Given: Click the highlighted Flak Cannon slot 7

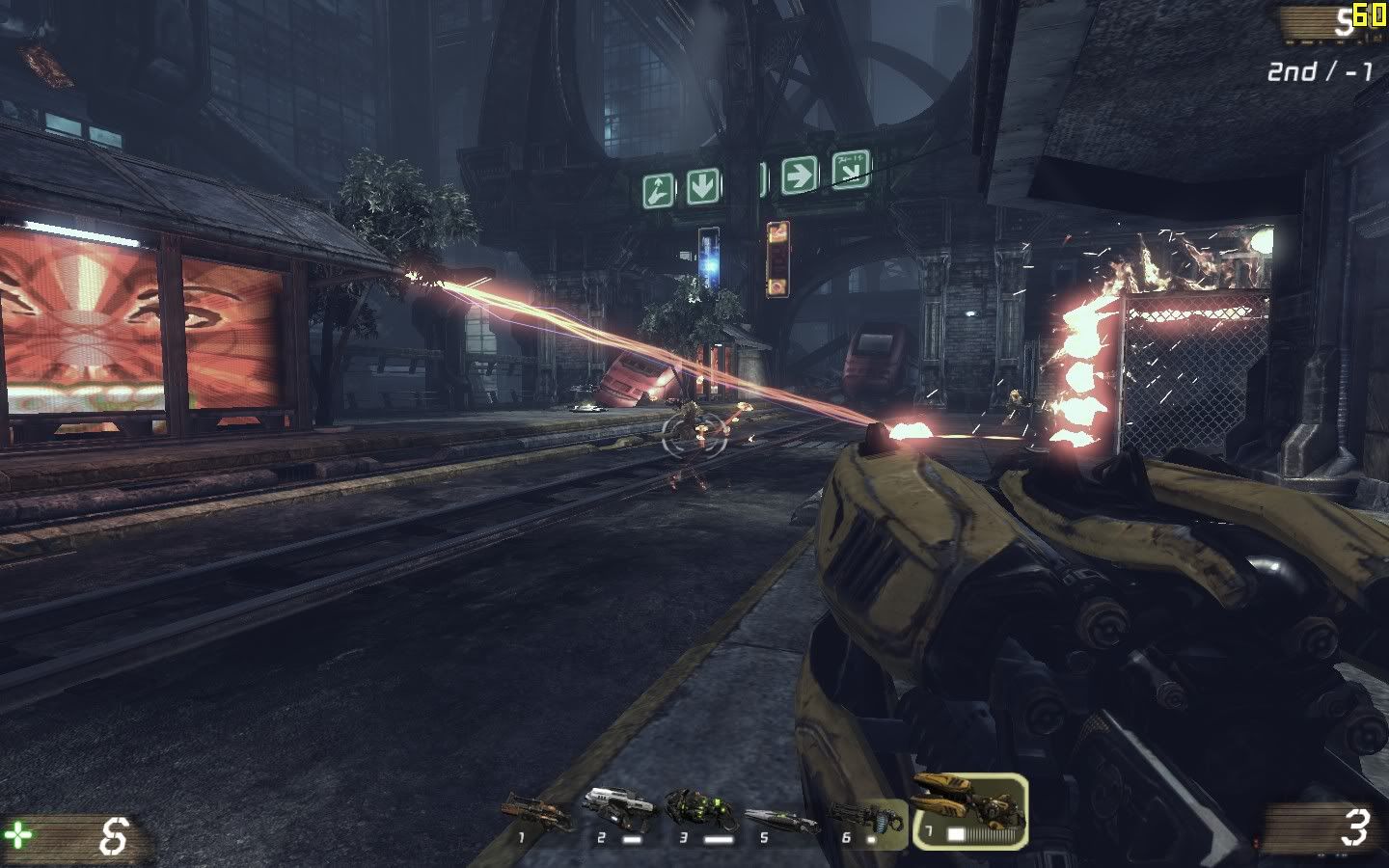Looking at the screenshot, I should pyautogui.click(x=968, y=810).
